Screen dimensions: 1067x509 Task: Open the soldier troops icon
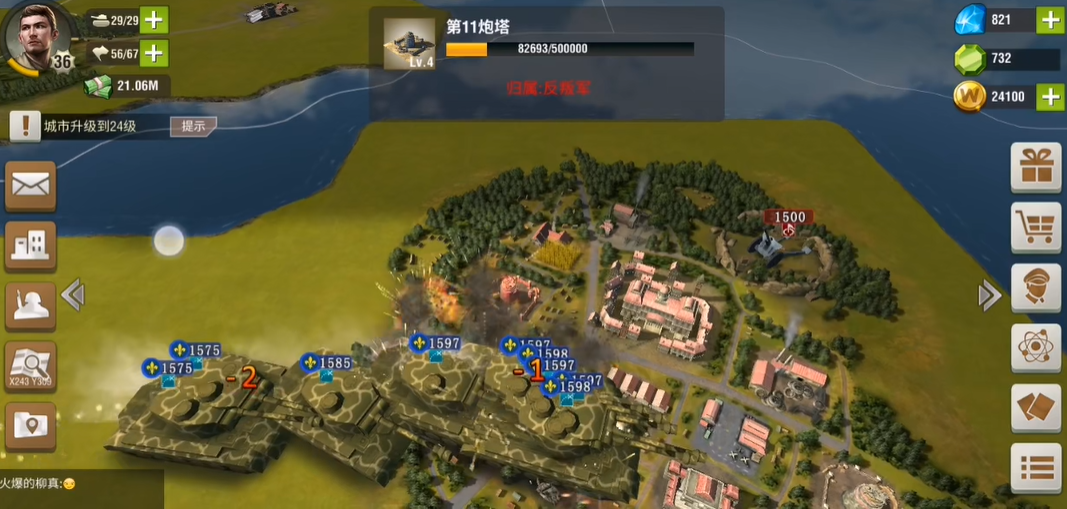30,306
